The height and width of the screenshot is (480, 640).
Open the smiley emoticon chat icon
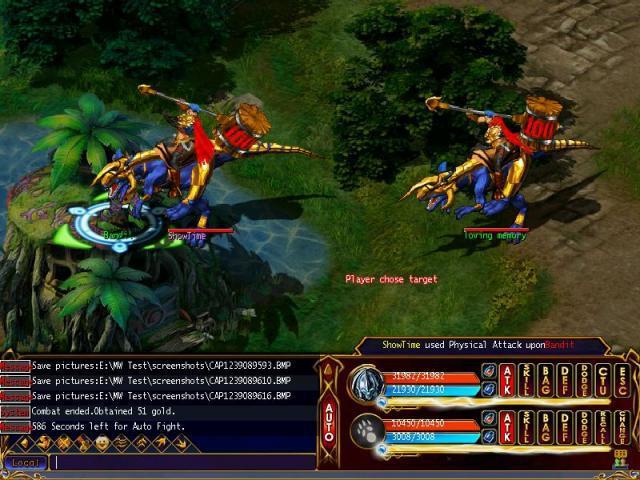[101, 443]
